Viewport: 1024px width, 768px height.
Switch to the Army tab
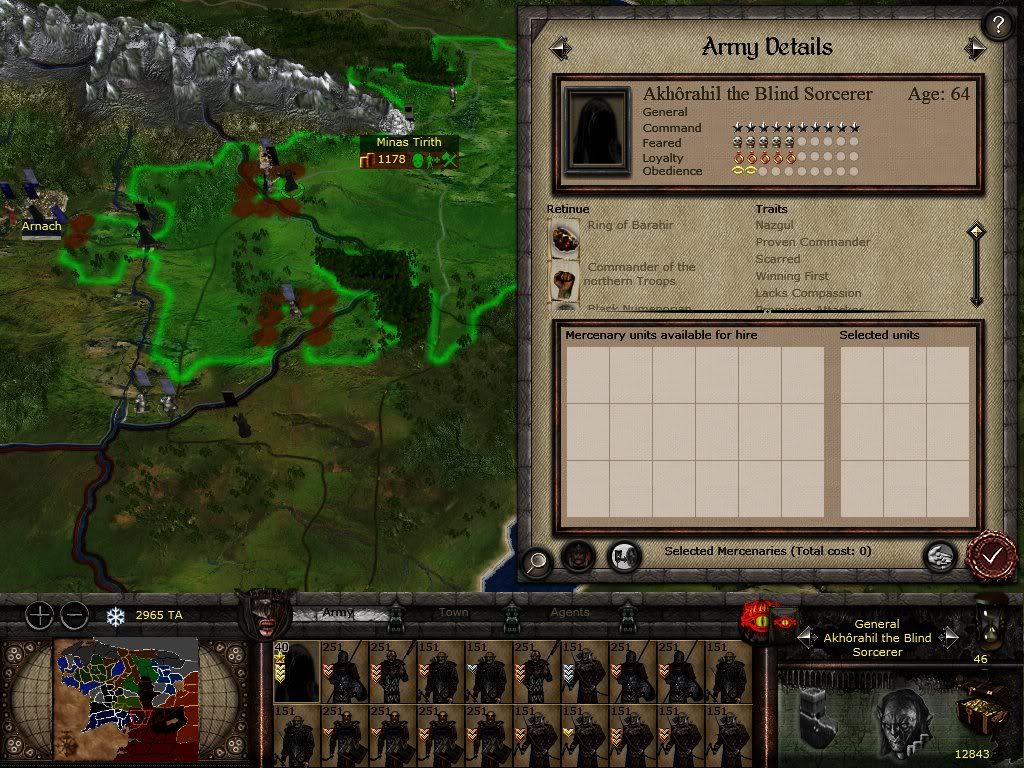pyautogui.click(x=336, y=612)
